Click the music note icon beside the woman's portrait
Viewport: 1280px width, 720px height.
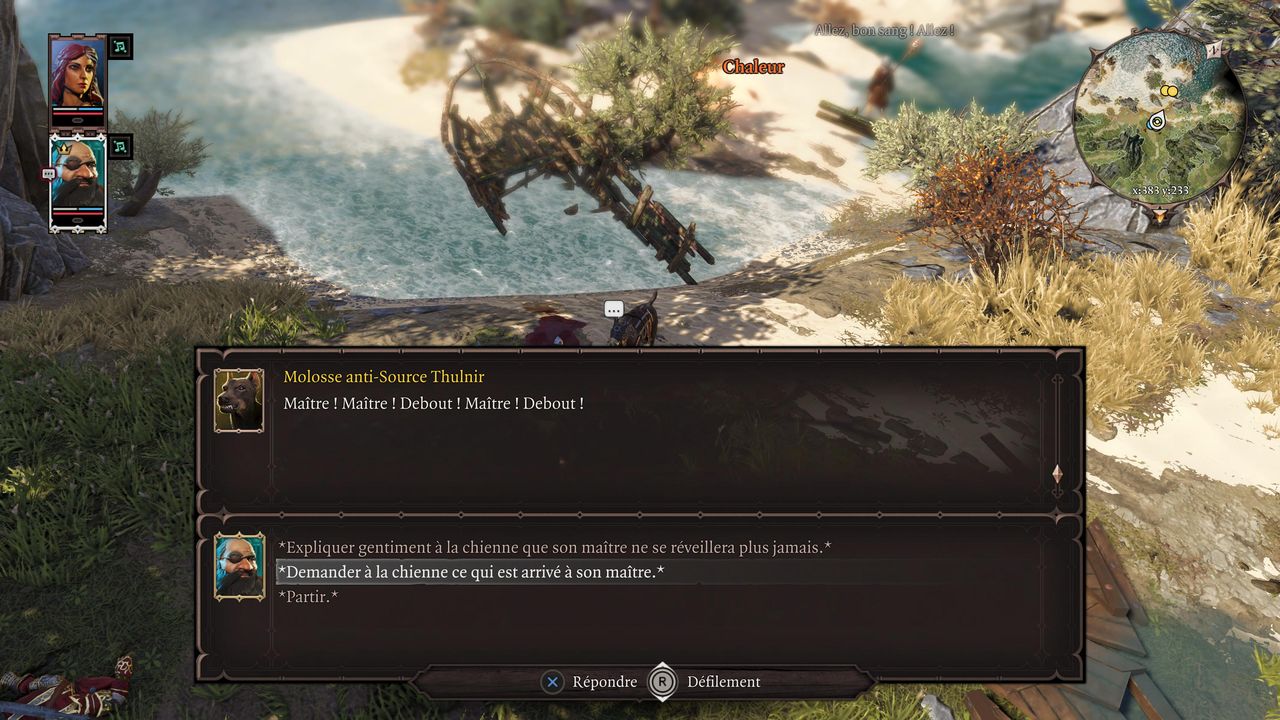tap(120, 47)
